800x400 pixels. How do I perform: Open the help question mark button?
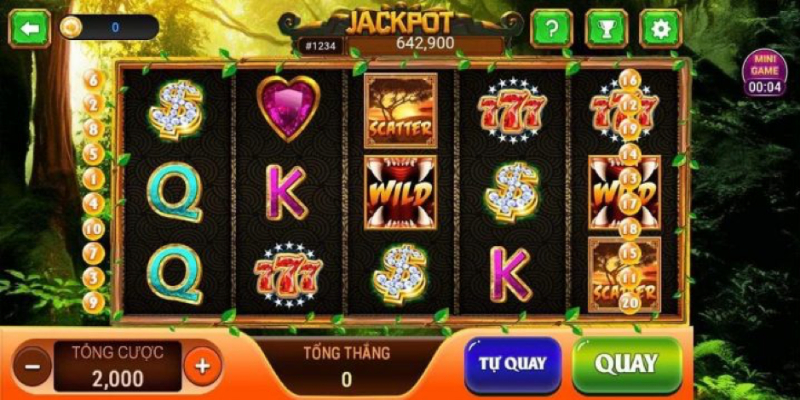point(551,28)
